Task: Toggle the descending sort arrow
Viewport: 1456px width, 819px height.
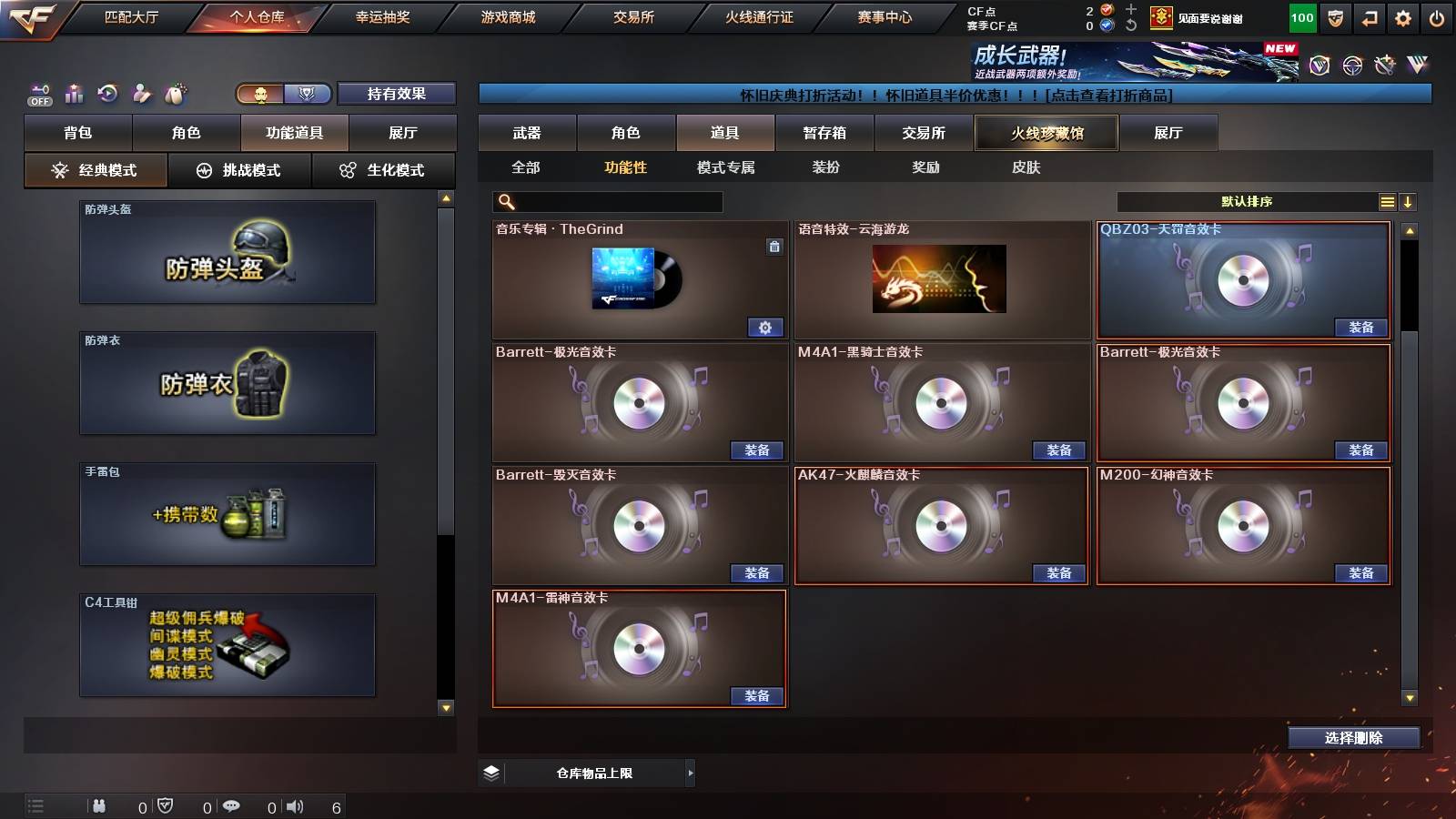Action: pos(1410,201)
